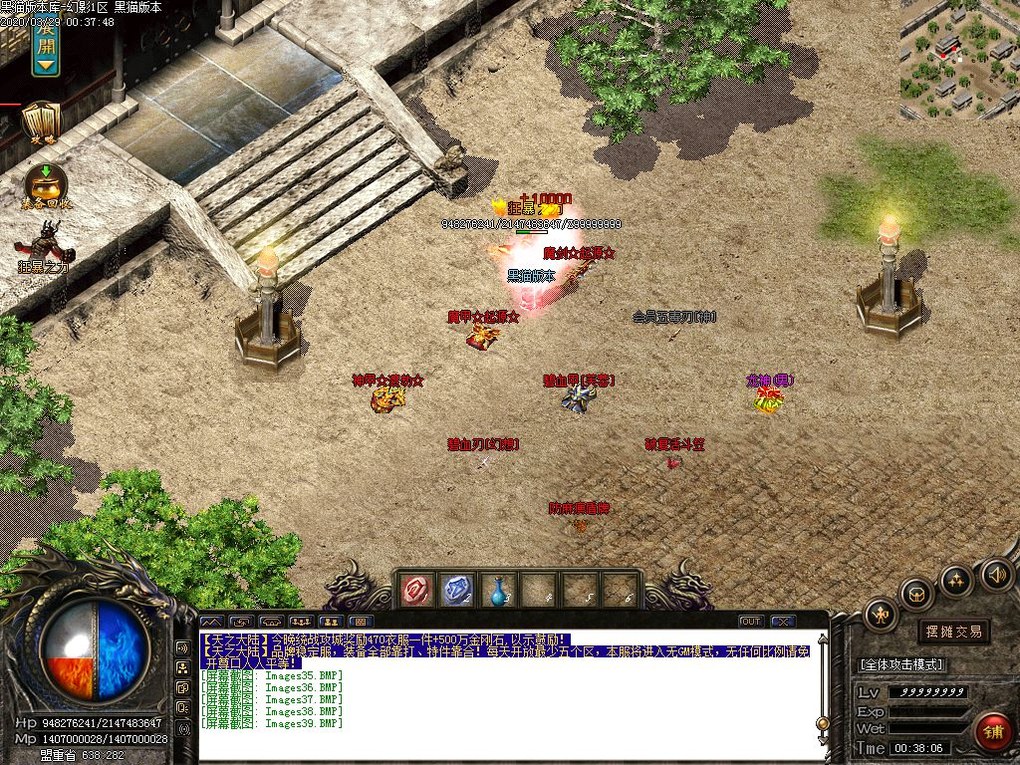Open the red 铺 shop button
Viewport: 1020px width, 765px height.
[x=993, y=731]
